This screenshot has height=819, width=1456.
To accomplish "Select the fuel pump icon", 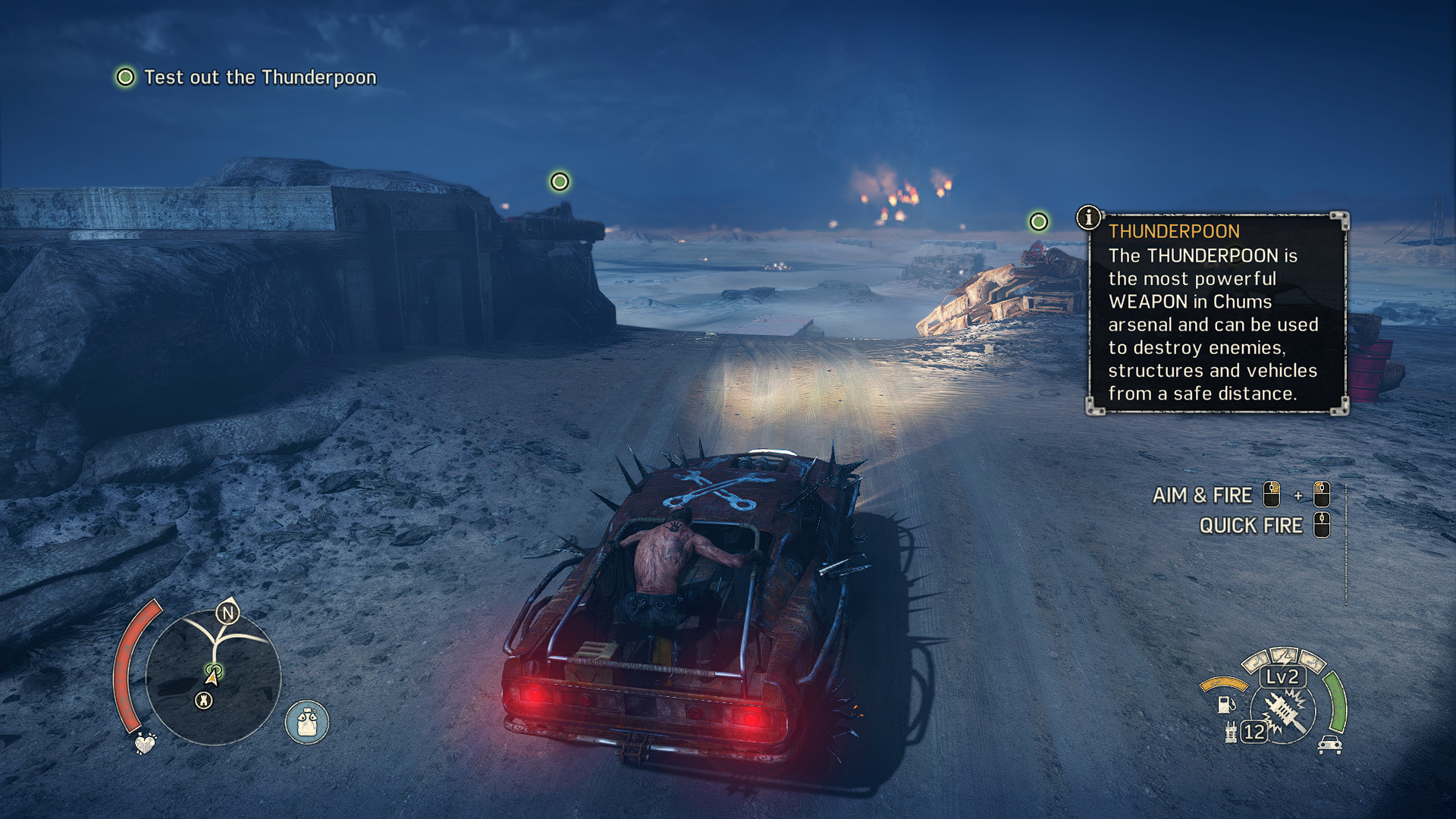I will (1225, 704).
